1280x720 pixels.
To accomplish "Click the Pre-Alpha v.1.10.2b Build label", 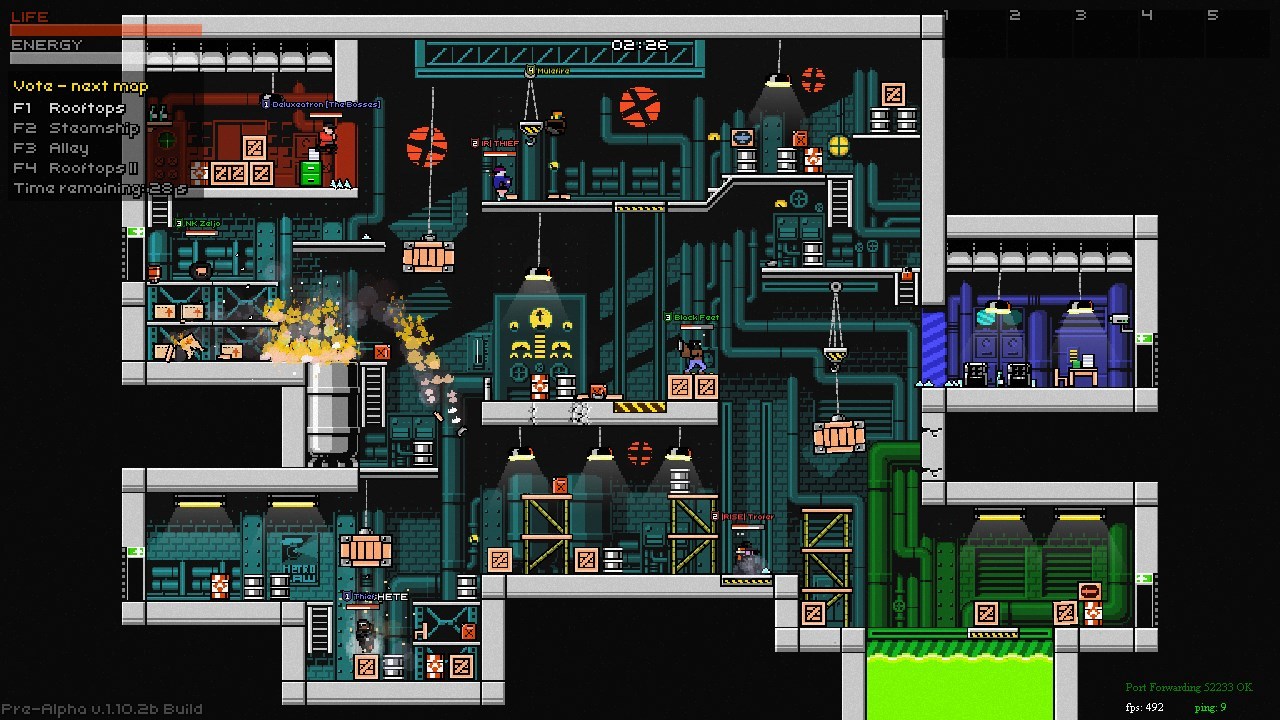I will pyautogui.click(x=100, y=708).
